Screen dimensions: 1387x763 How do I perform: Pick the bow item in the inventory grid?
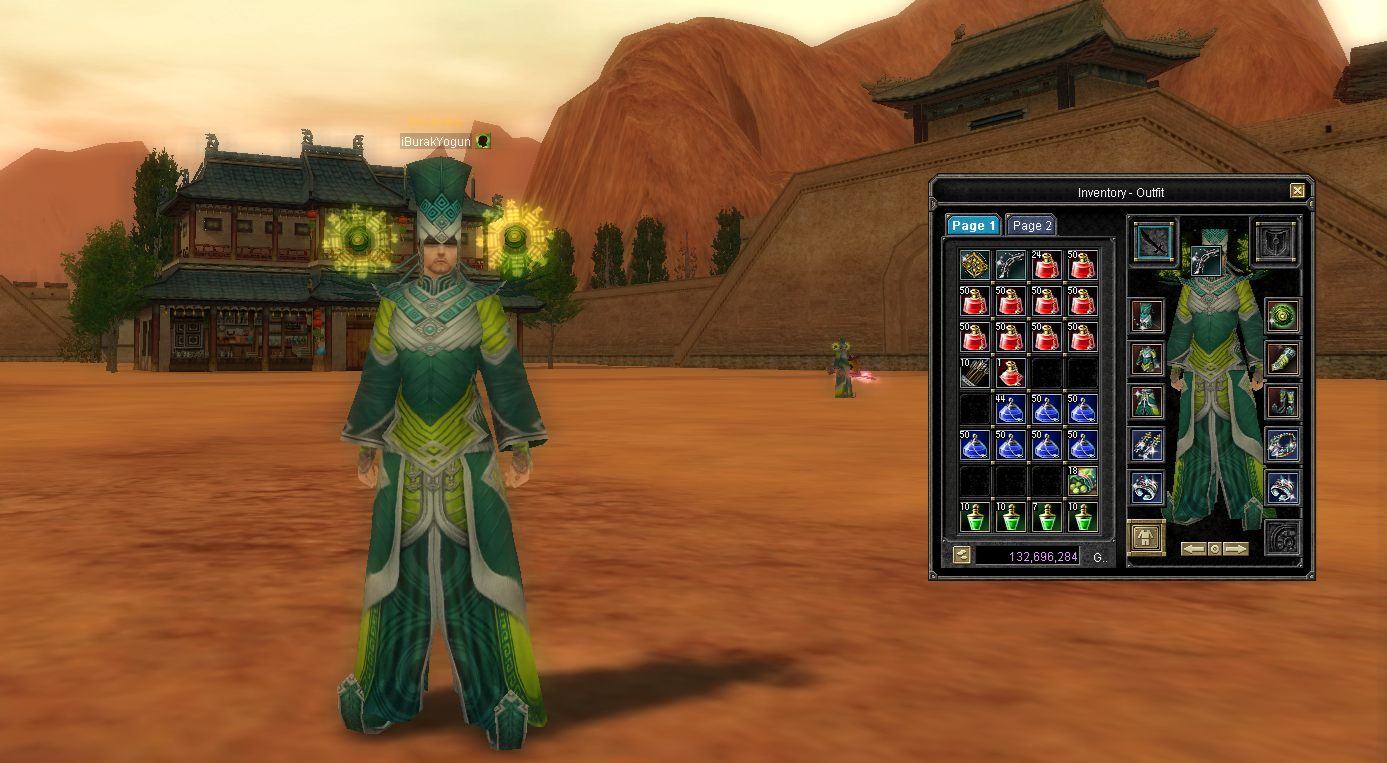pos(1011,265)
